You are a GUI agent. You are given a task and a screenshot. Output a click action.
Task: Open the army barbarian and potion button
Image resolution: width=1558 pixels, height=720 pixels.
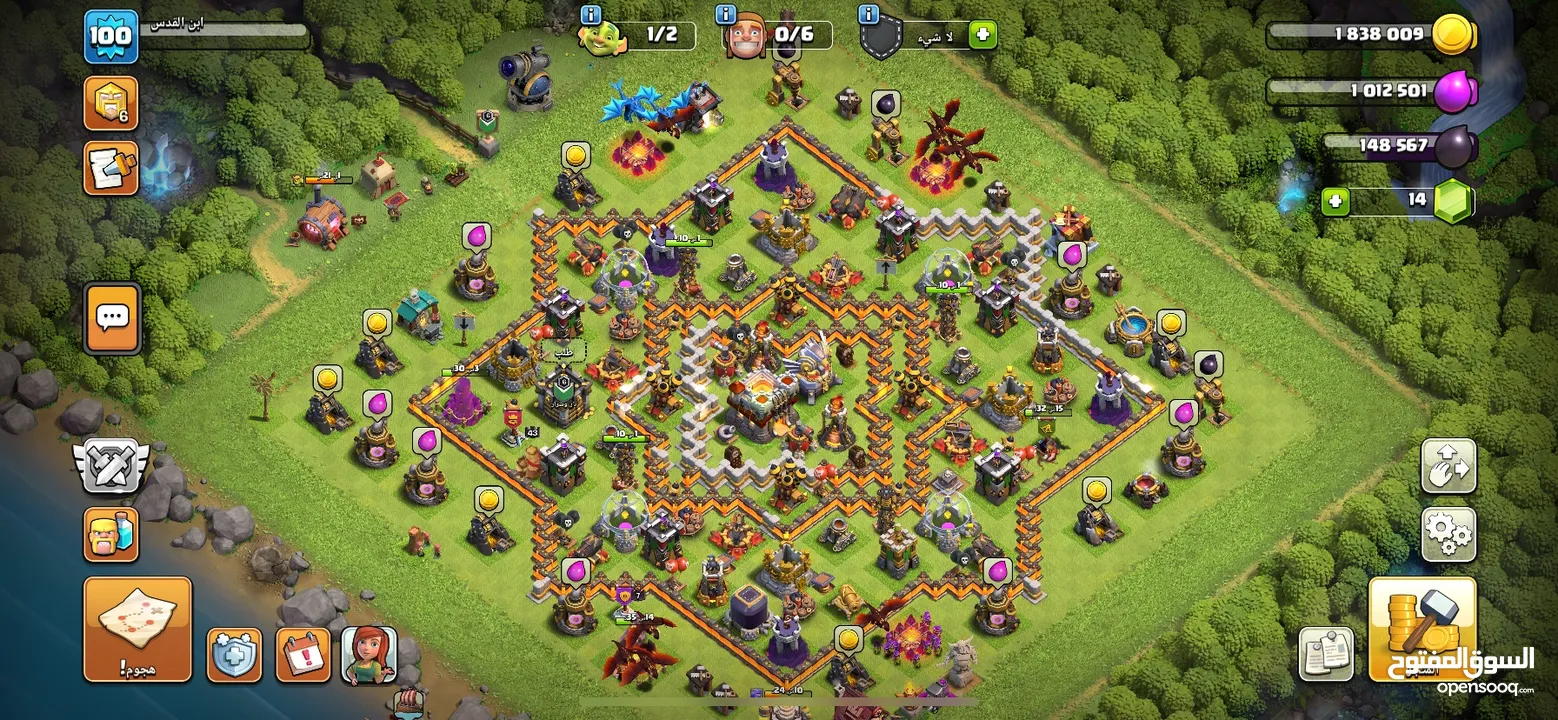[110, 534]
